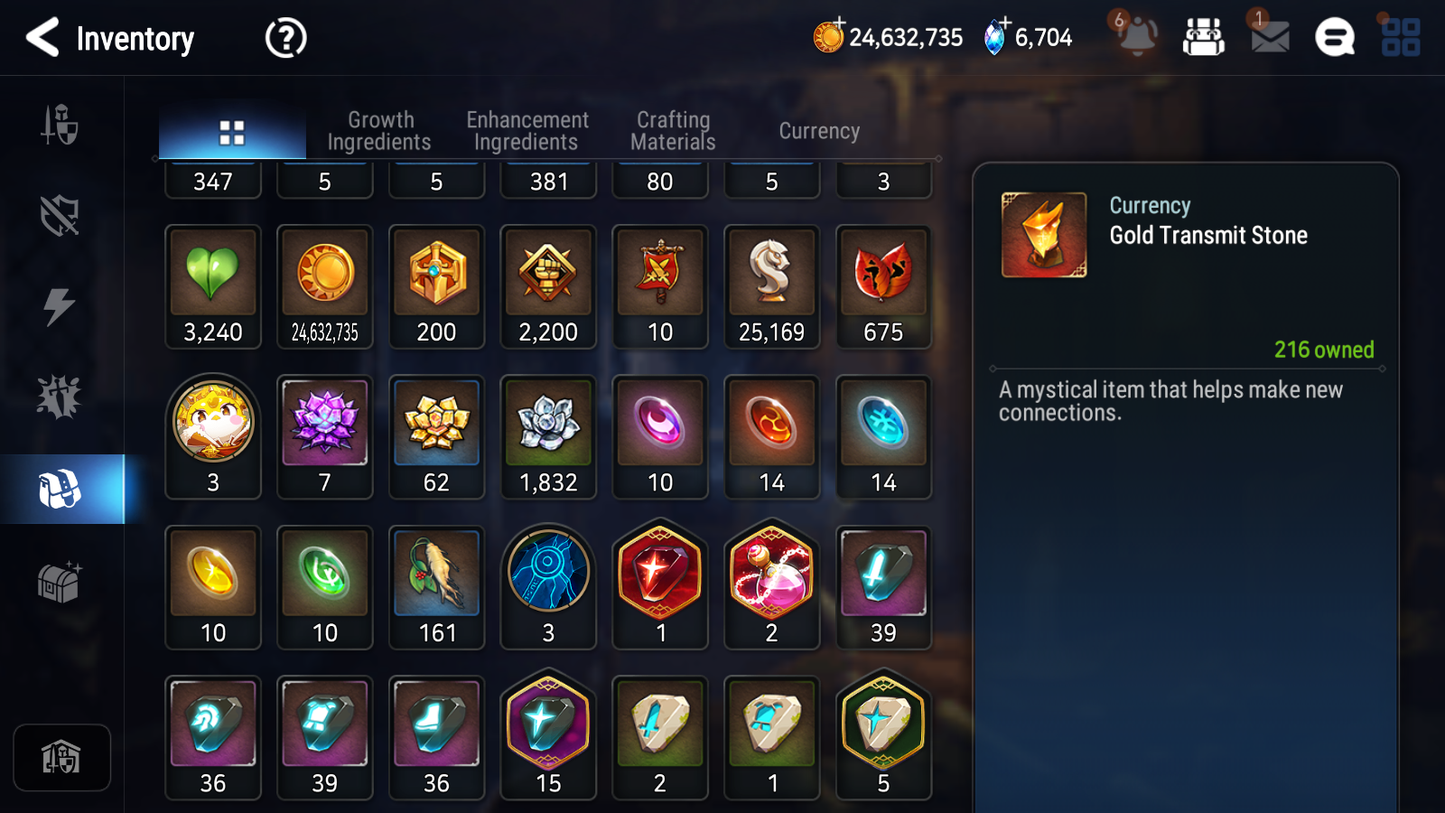Open the STOVE community icon
The image size is (1445, 813).
click(1334, 37)
